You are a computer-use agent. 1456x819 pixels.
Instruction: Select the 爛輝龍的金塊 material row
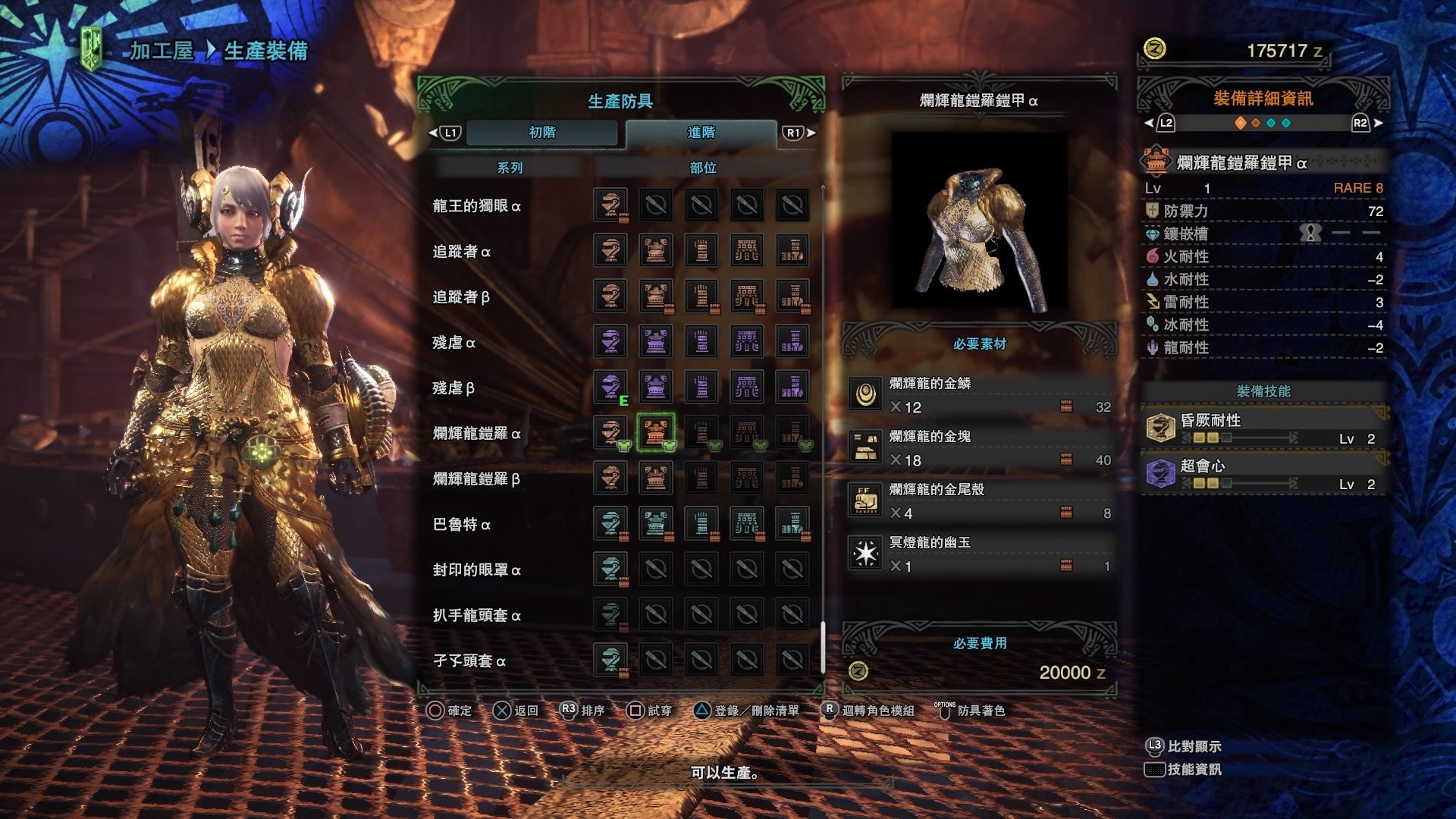pyautogui.click(x=980, y=448)
